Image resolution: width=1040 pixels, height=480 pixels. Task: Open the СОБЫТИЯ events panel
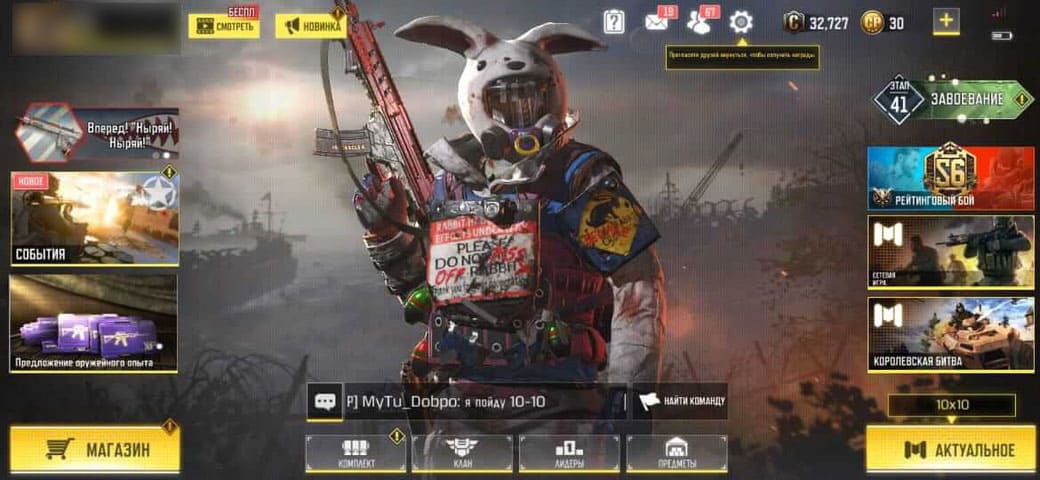[95, 218]
